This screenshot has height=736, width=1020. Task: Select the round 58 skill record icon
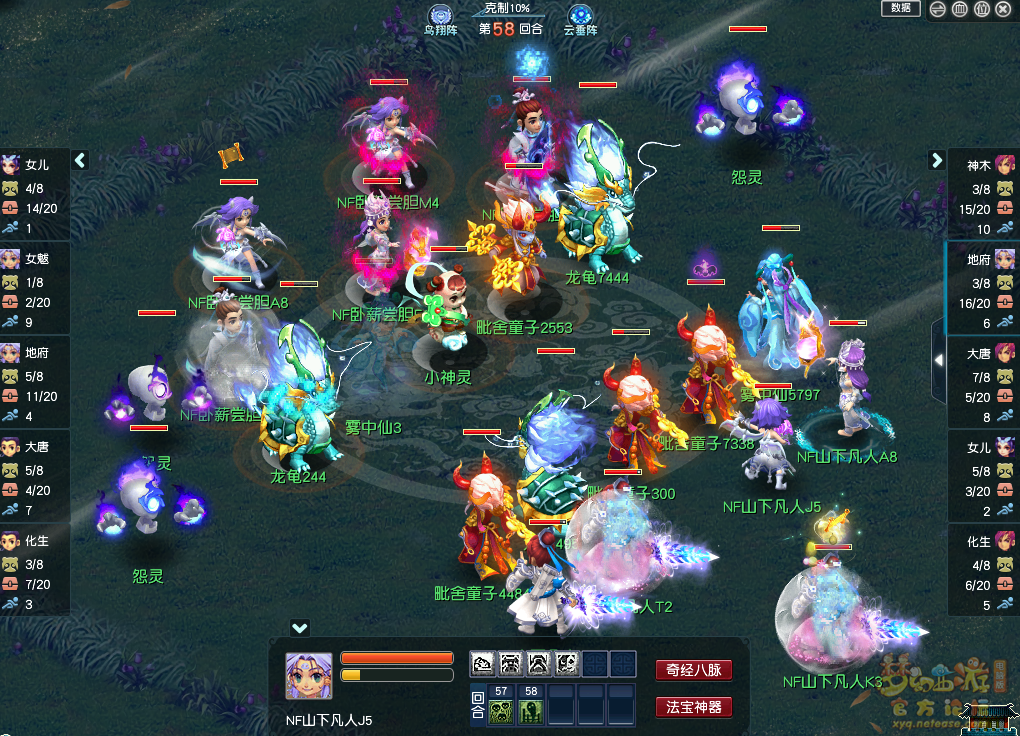pos(531,711)
